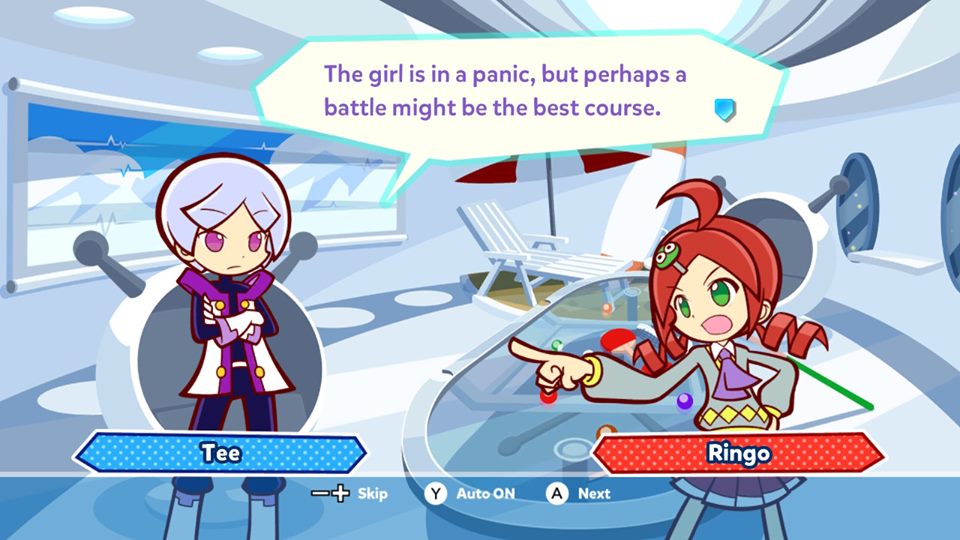
Task: Click the blue continue marker in speech bubble
Action: [725, 109]
